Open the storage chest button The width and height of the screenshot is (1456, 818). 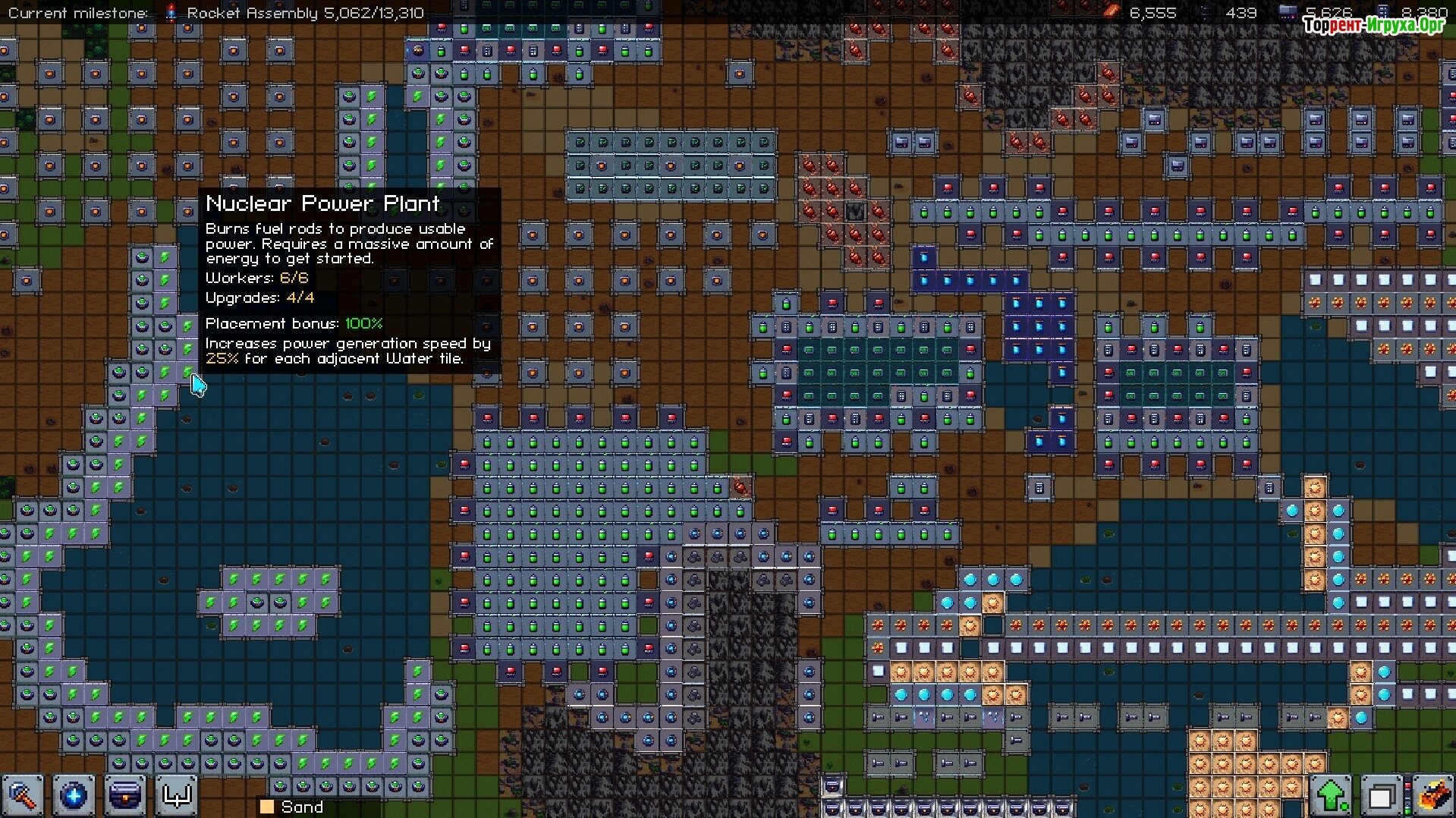click(125, 796)
